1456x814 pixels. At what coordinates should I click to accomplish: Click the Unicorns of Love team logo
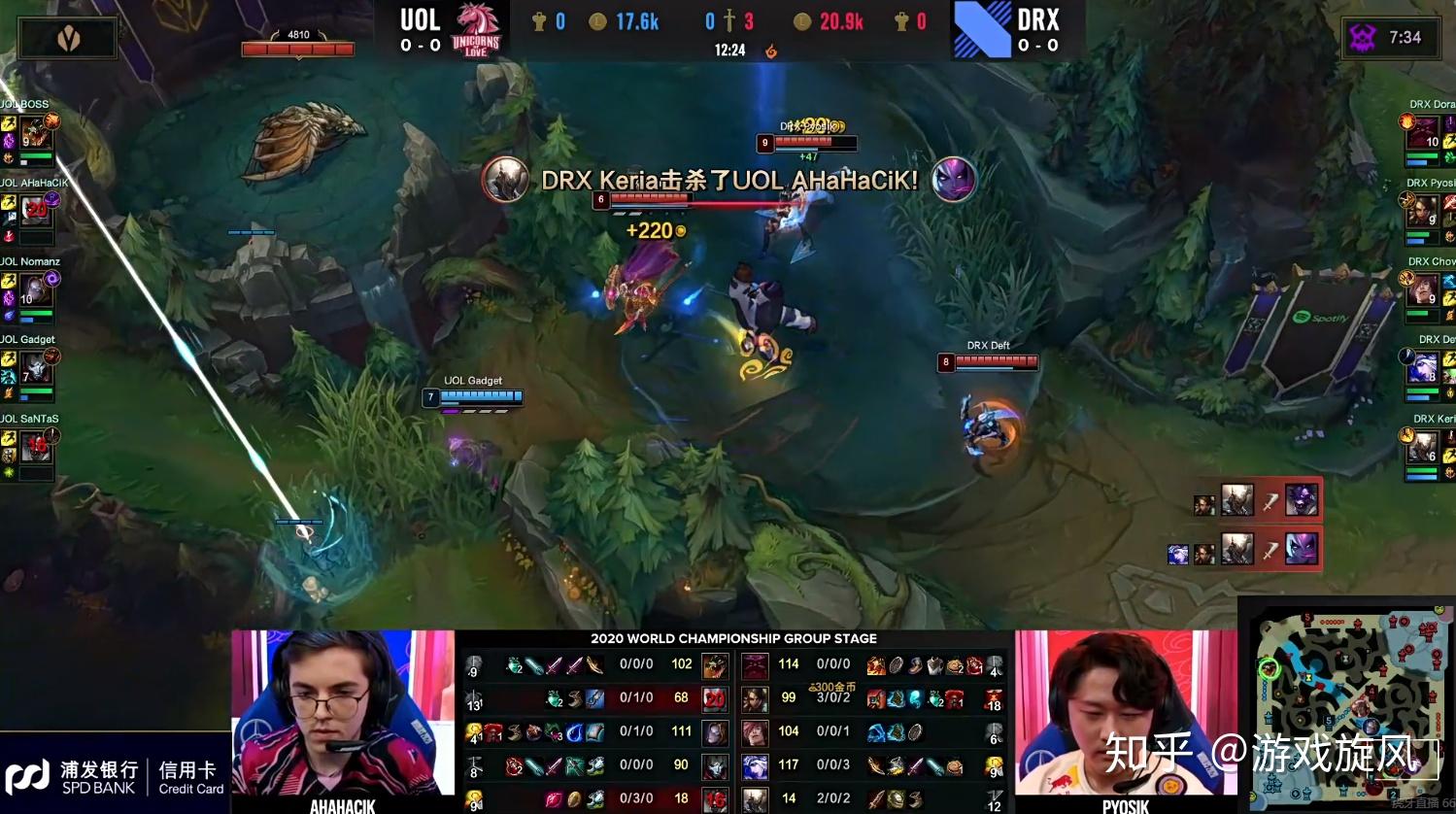[476, 28]
